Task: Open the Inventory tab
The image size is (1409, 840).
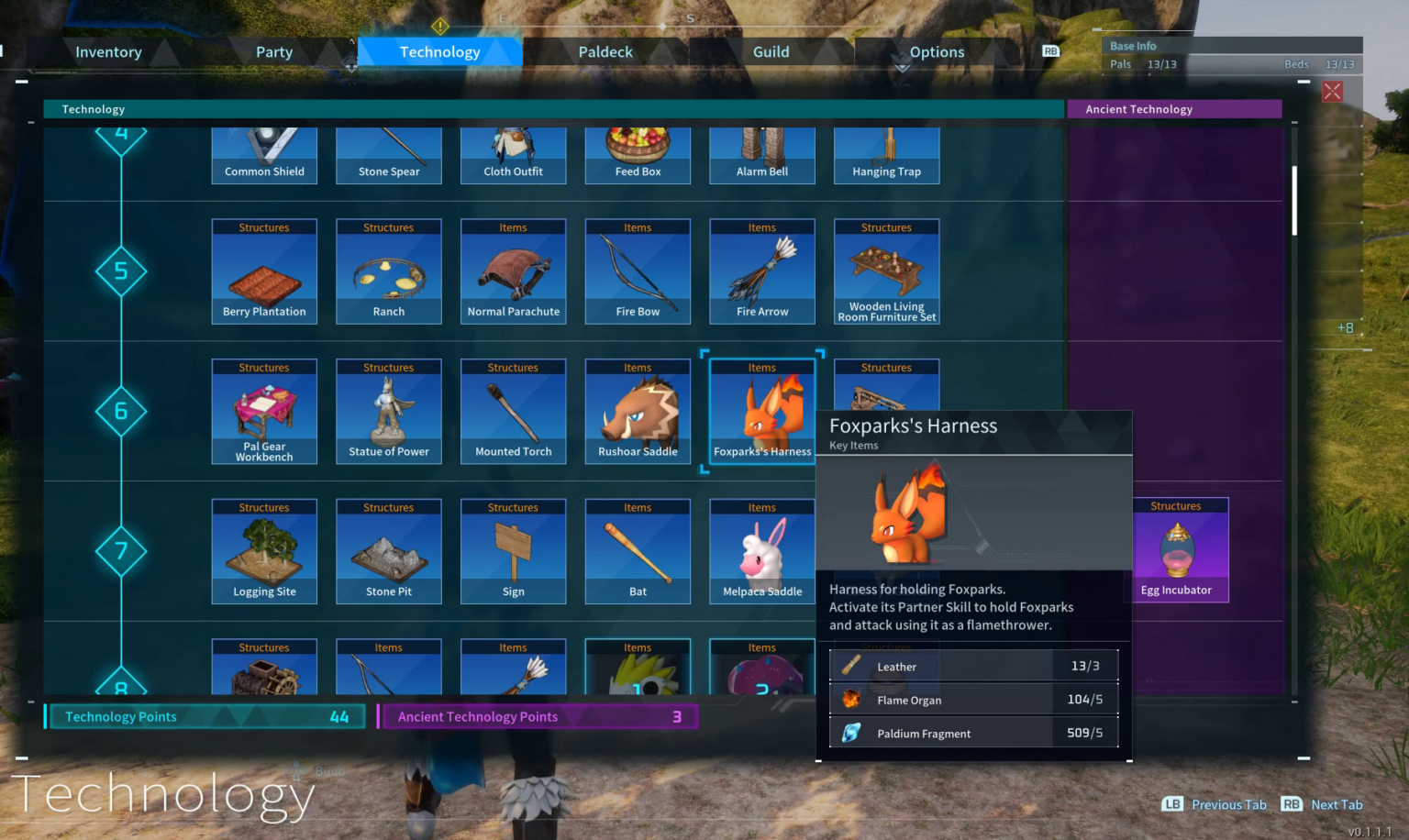Action: pyautogui.click(x=107, y=51)
